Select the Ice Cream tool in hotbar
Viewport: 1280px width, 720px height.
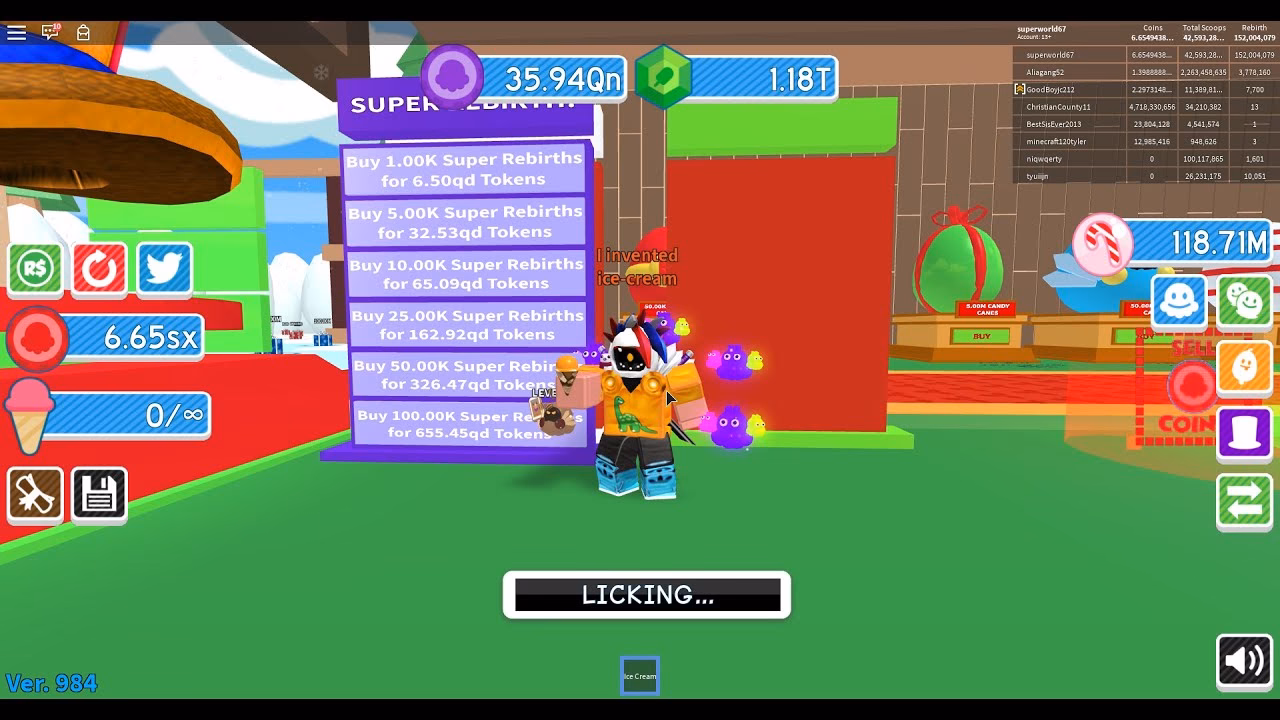[x=639, y=675]
